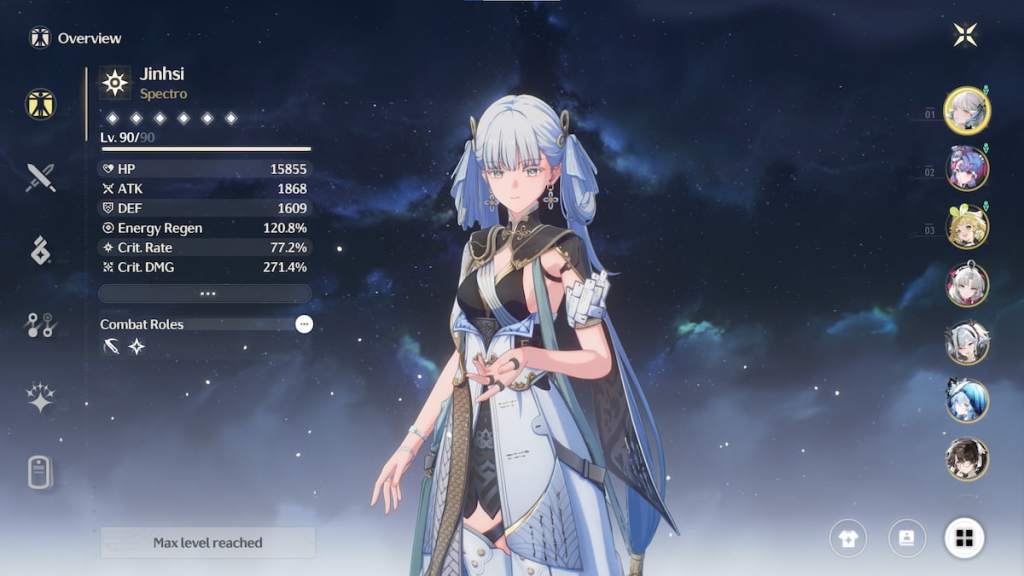The width and height of the screenshot is (1024, 576).
Task: Open the character profile card button
Action: pyautogui.click(x=906, y=538)
